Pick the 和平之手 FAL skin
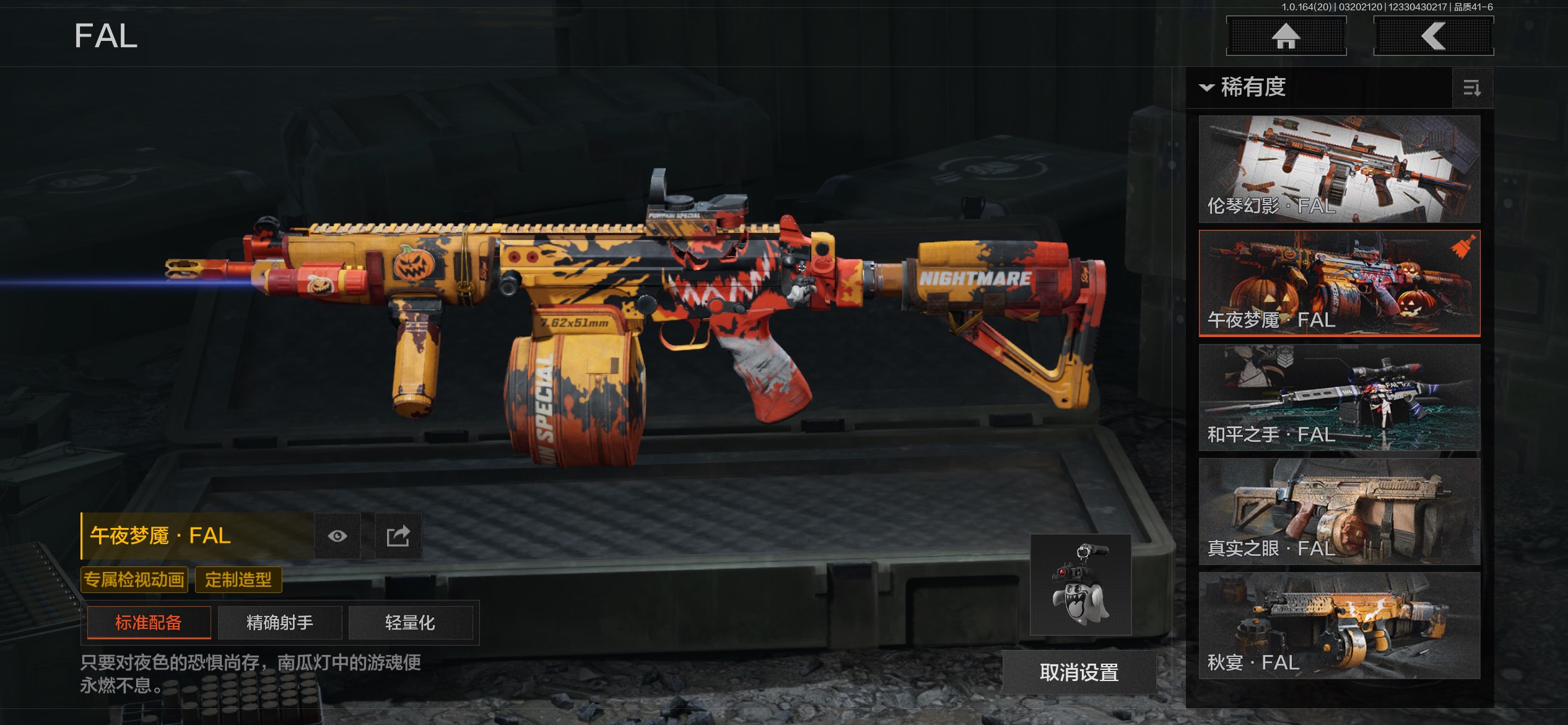This screenshot has width=1568, height=725. click(1339, 397)
